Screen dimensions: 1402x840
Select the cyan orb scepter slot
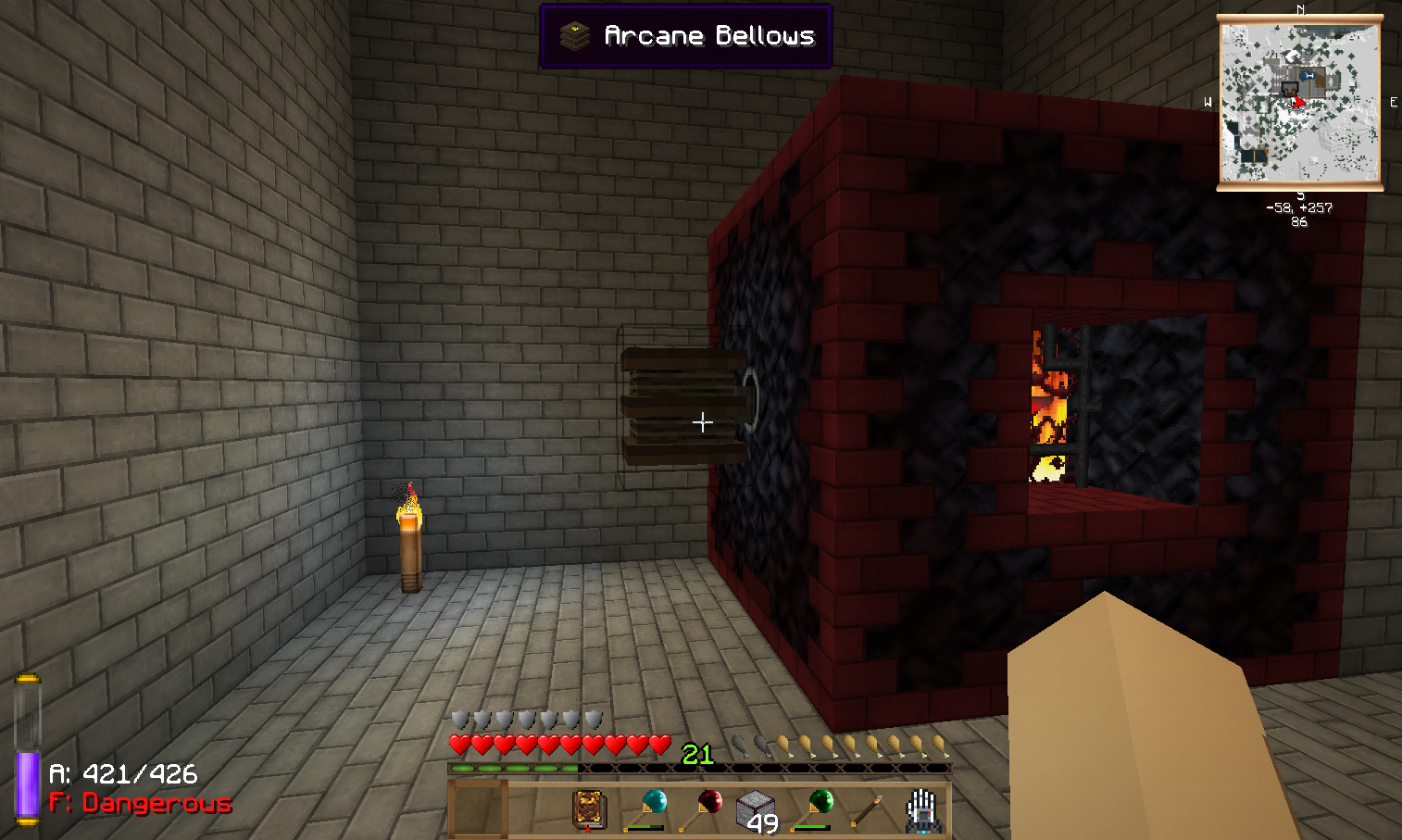click(645, 809)
